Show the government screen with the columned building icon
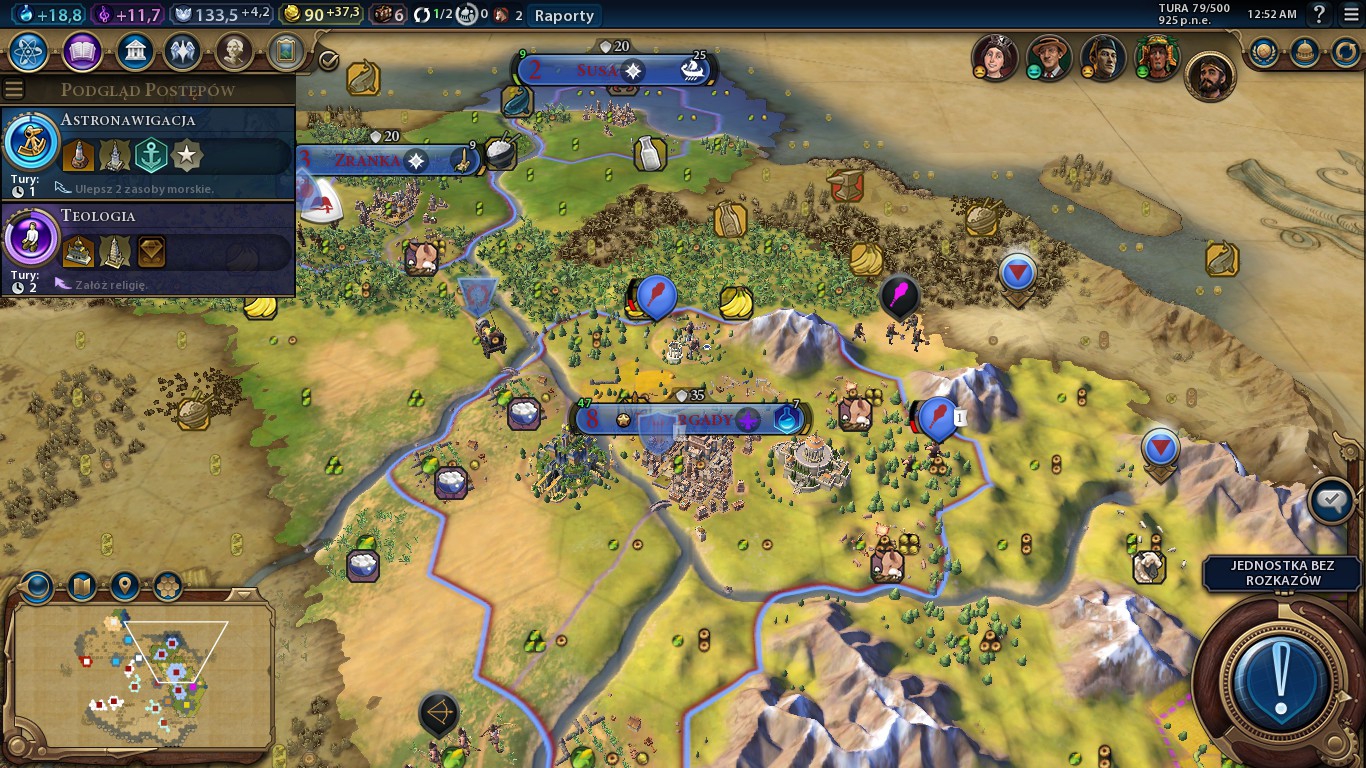 [134, 50]
